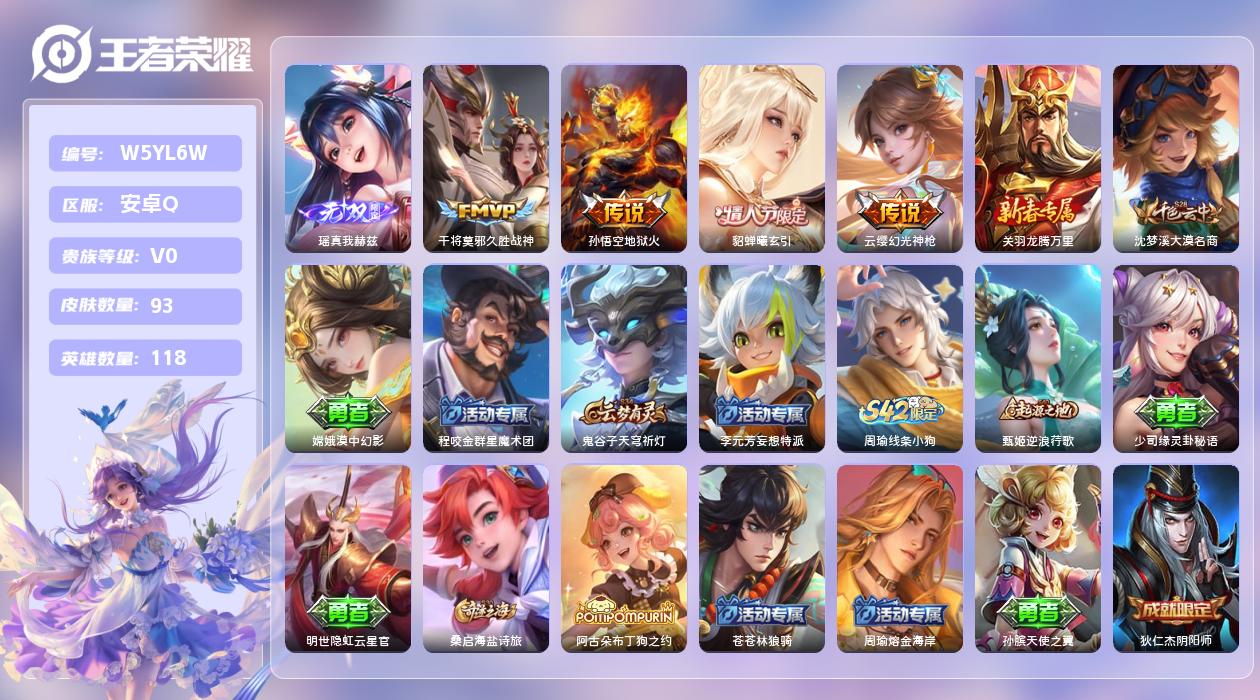Select the 孙膑天使之翼 skin card

click(x=1037, y=558)
